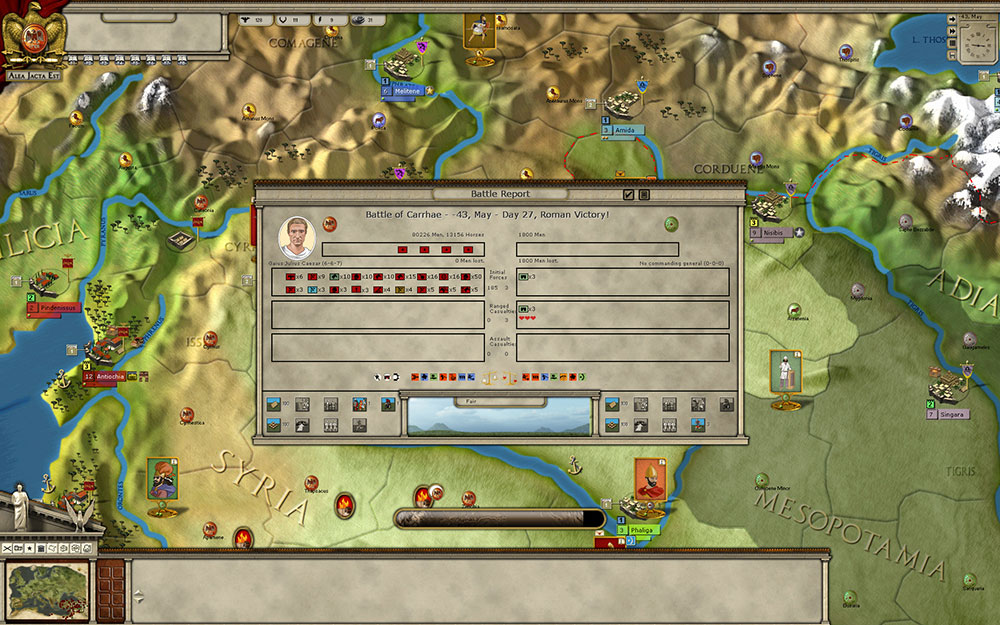The image size is (1000, 625).
Task: Select the Antiochia city label
Action: point(110,377)
